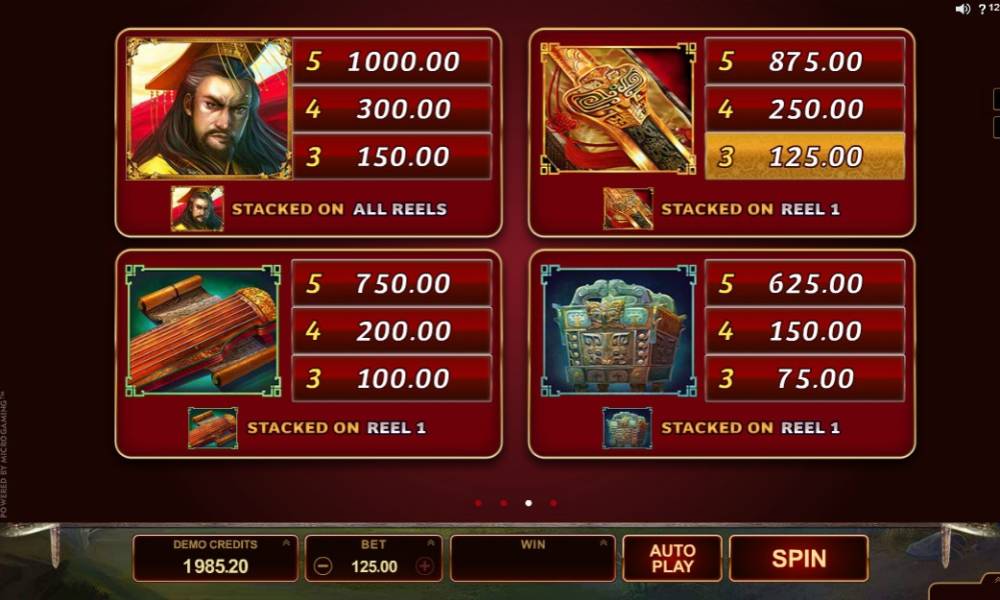This screenshot has width=1000, height=600.
Task: Go to the first paytable page dot
Action: point(478,503)
